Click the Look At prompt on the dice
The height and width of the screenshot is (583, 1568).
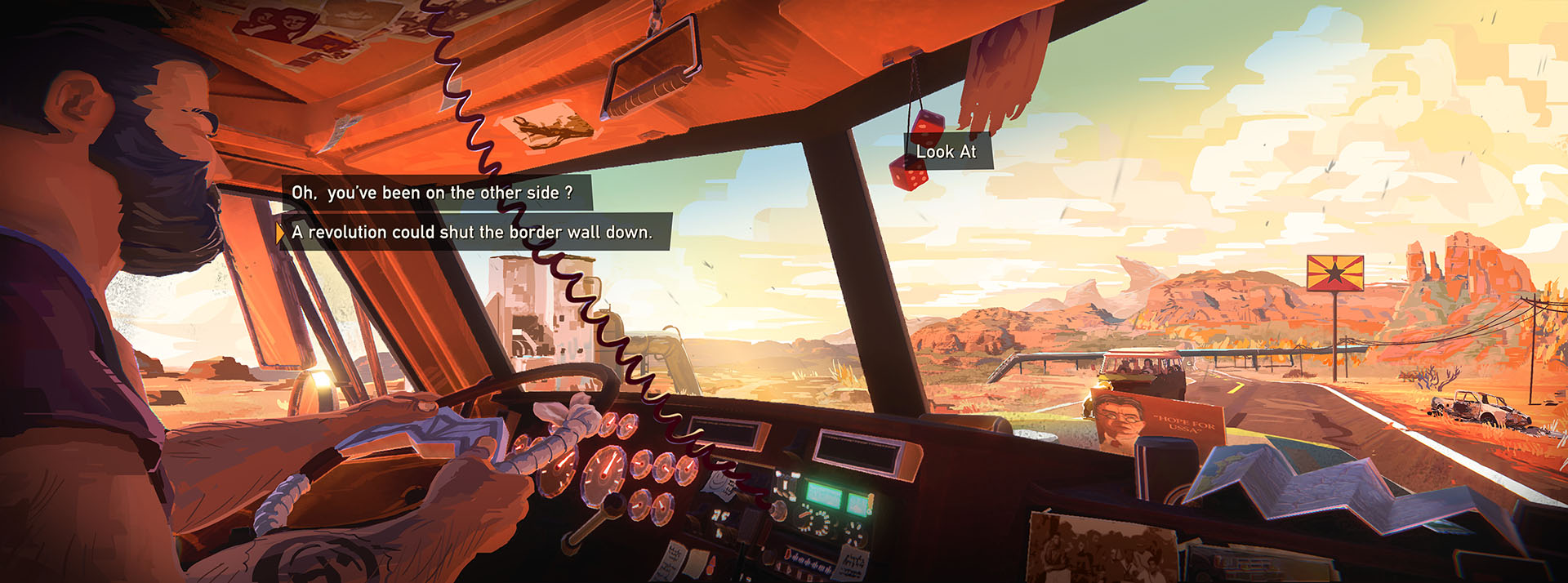coord(947,152)
